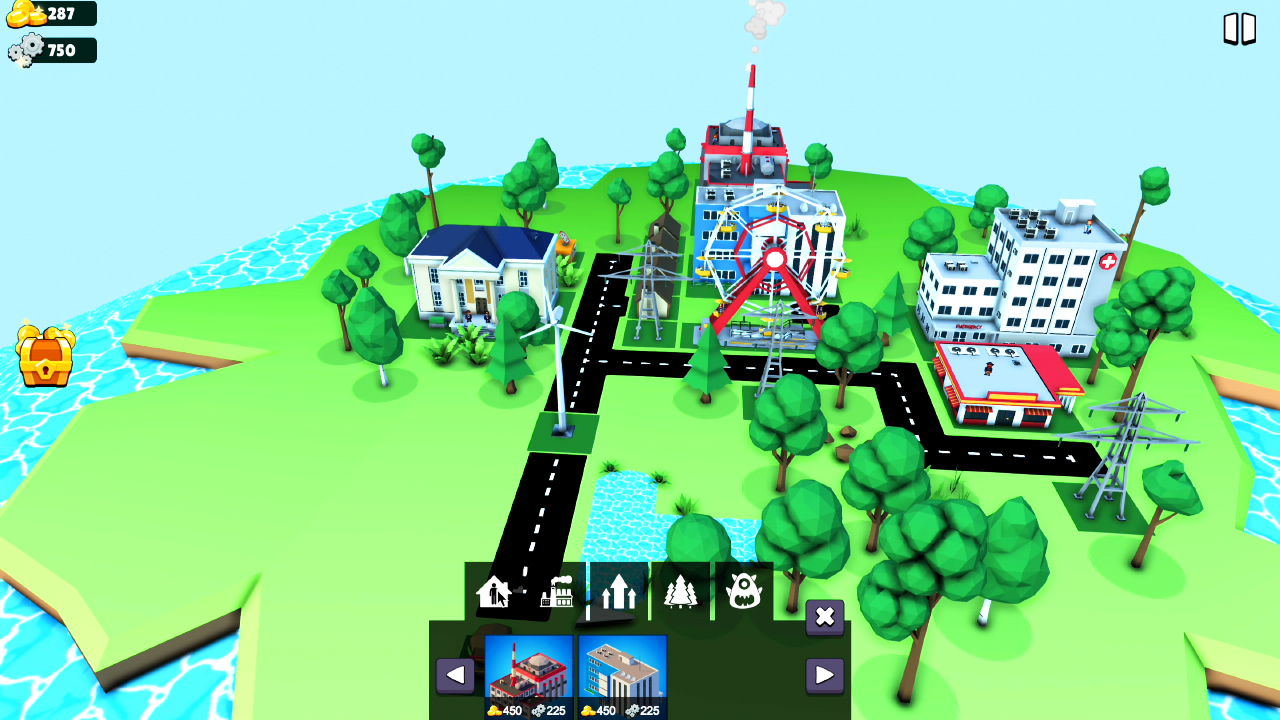The width and height of the screenshot is (1280, 720).
Task: Close the build menu with the X button
Action: 824,618
